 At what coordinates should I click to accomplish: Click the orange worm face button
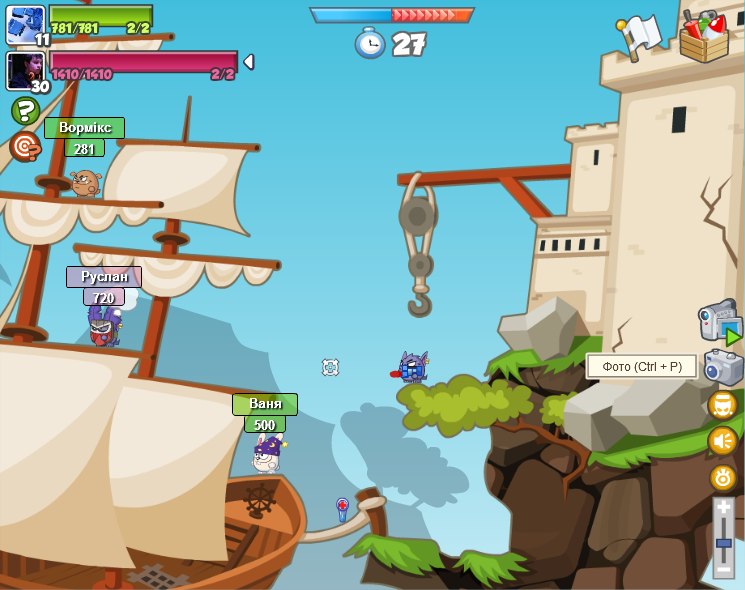(722, 405)
